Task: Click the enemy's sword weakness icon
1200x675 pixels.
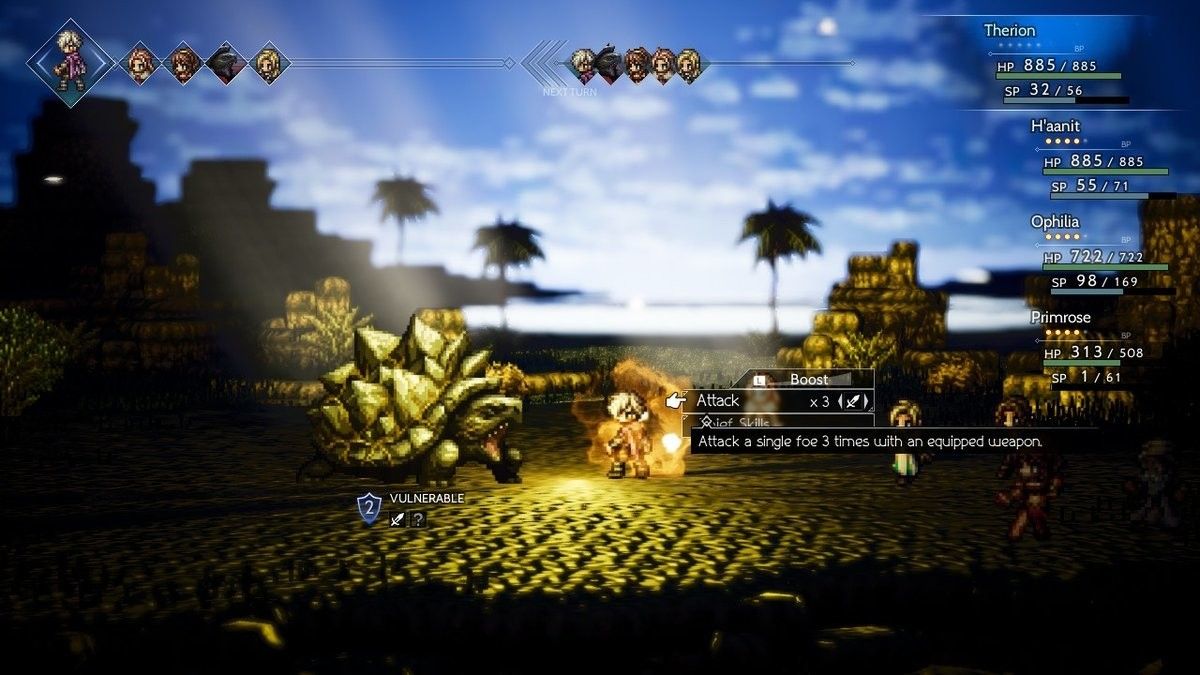Action: [x=397, y=519]
